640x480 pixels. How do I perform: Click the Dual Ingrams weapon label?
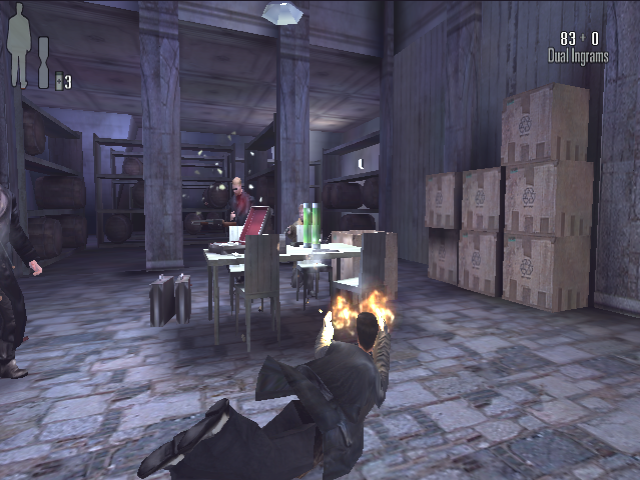(577, 57)
